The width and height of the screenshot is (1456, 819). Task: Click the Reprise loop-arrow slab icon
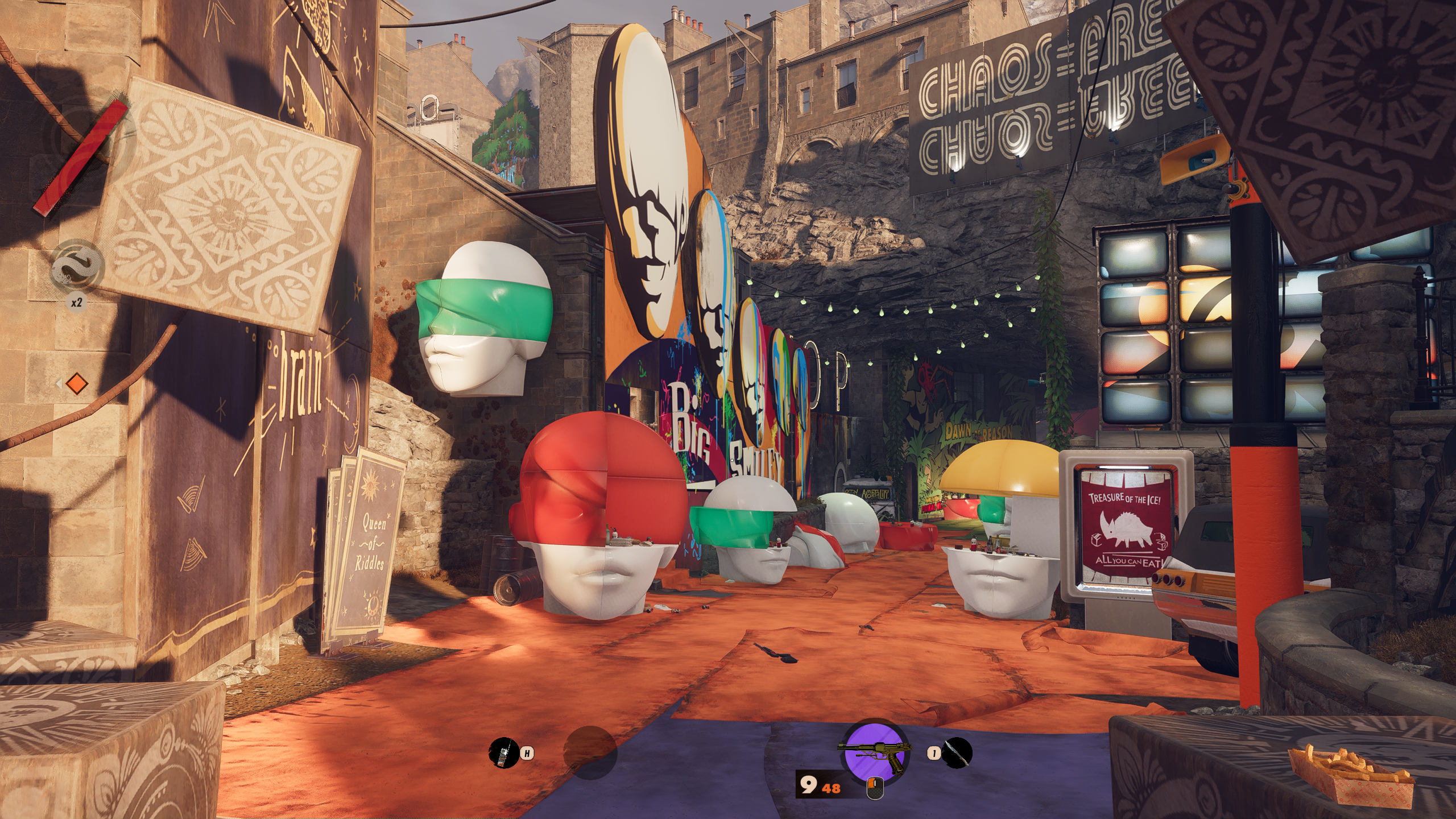(78, 266)
